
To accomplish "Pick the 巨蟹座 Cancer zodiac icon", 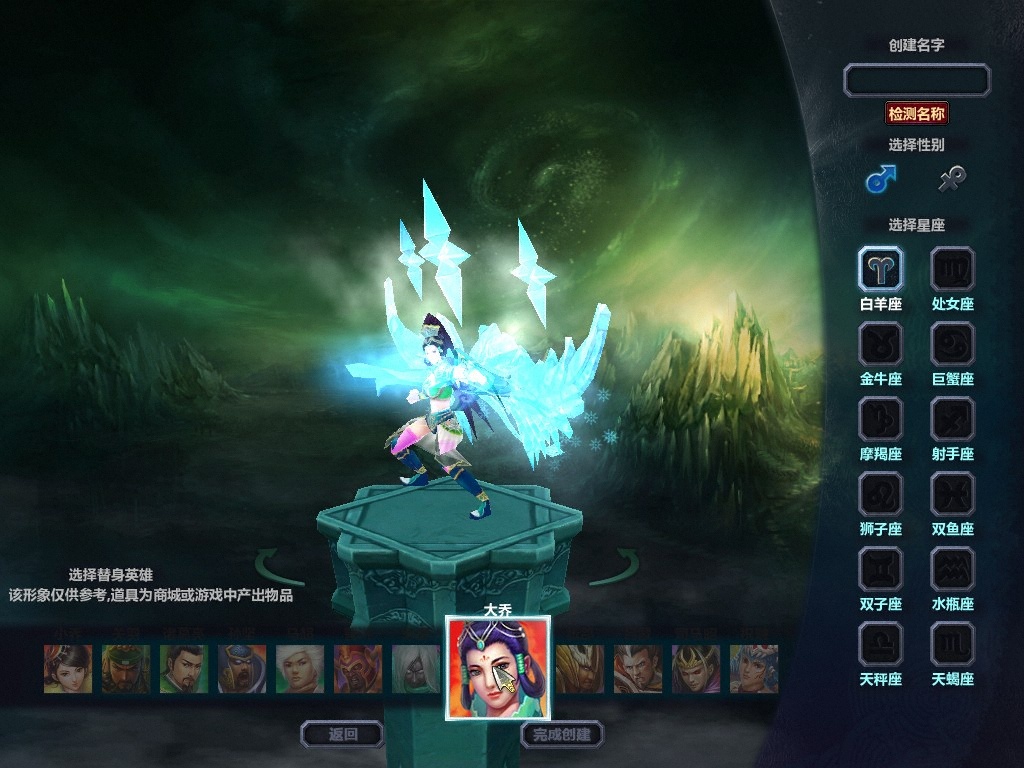I will (x=952, y=344).
